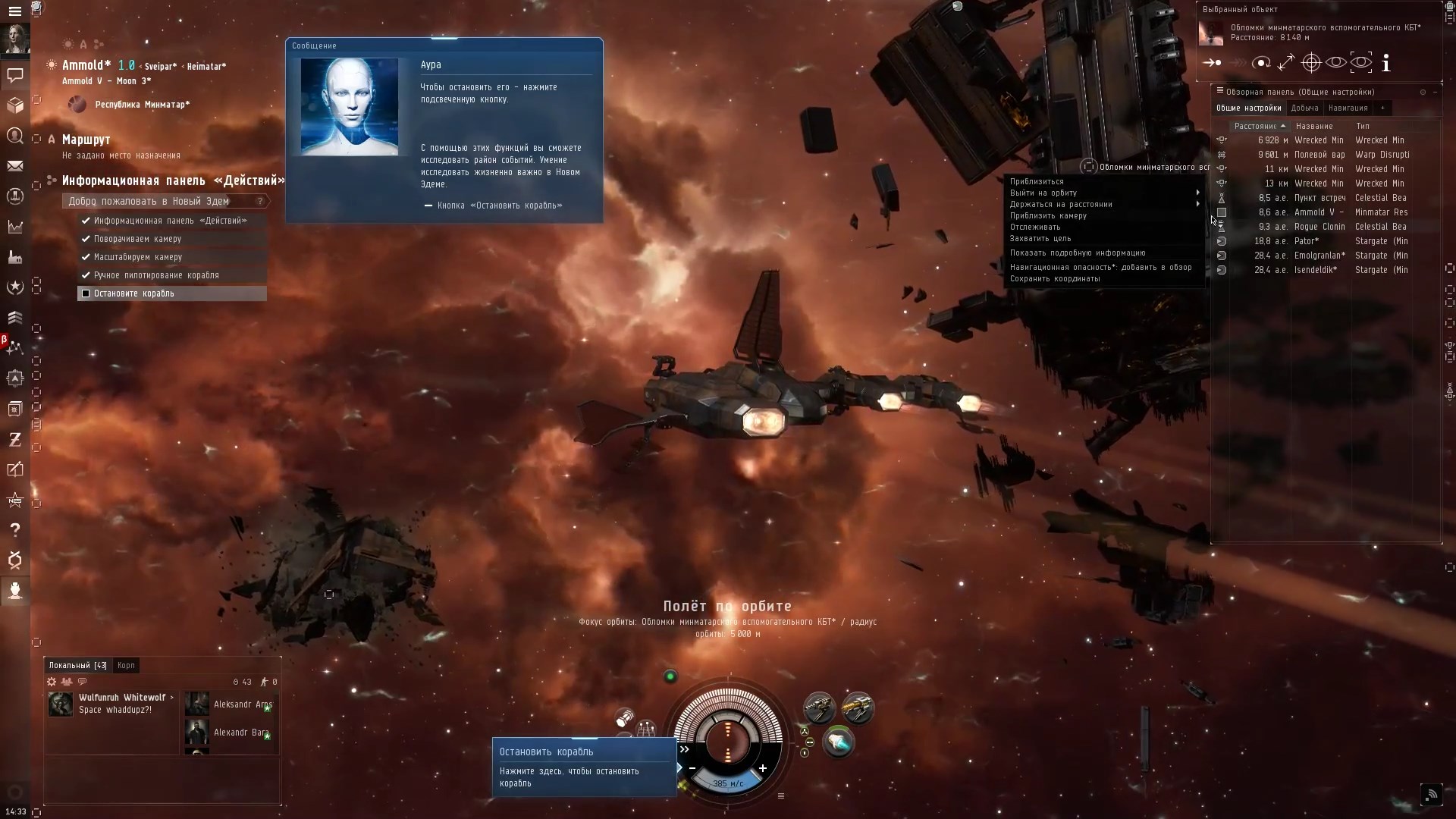
Task: Click the approach arrow icon
Action: (1212, 63)
